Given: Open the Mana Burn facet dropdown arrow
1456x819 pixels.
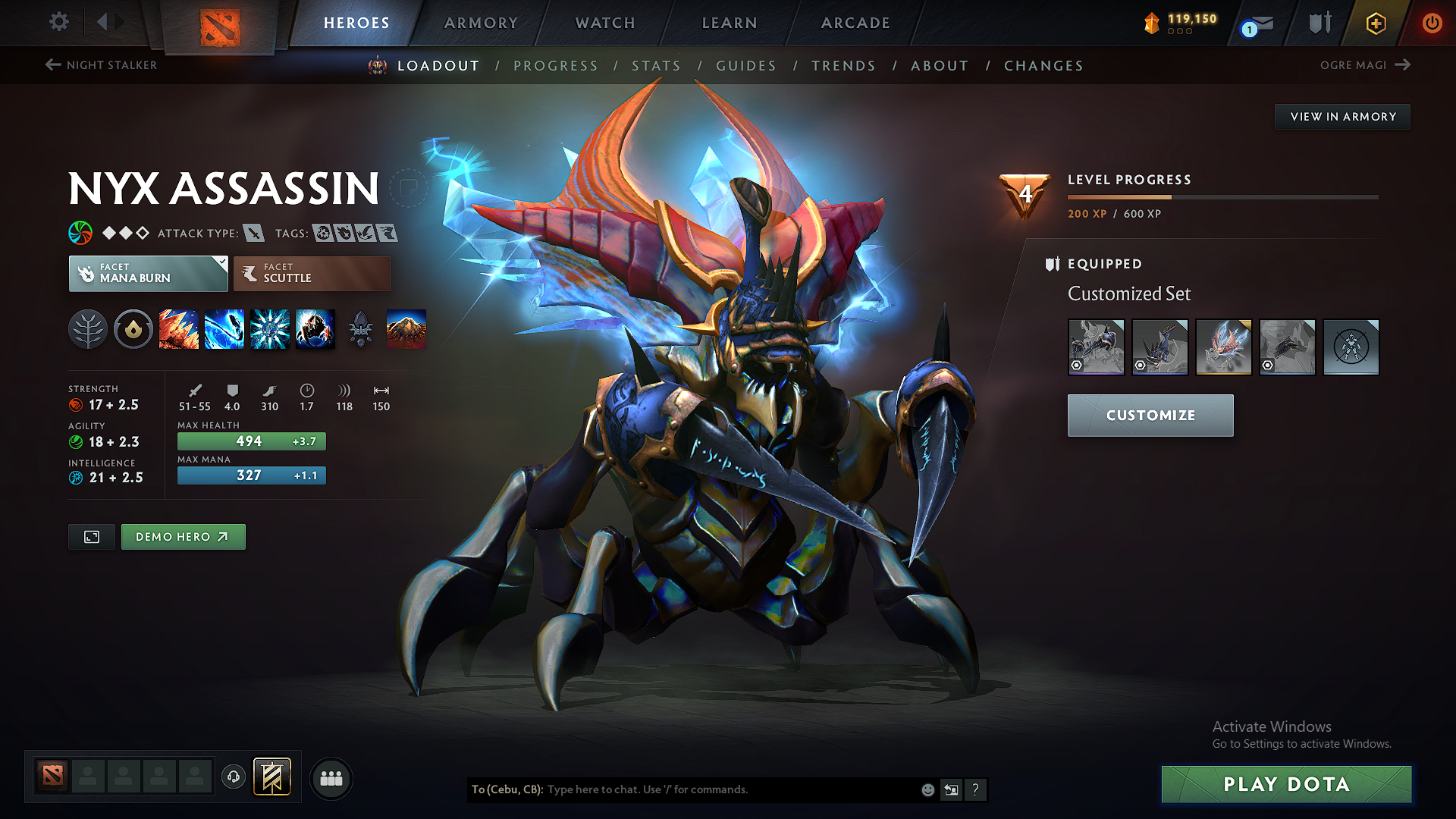Looking at the screenshot, I should click(x=221, y=262).
